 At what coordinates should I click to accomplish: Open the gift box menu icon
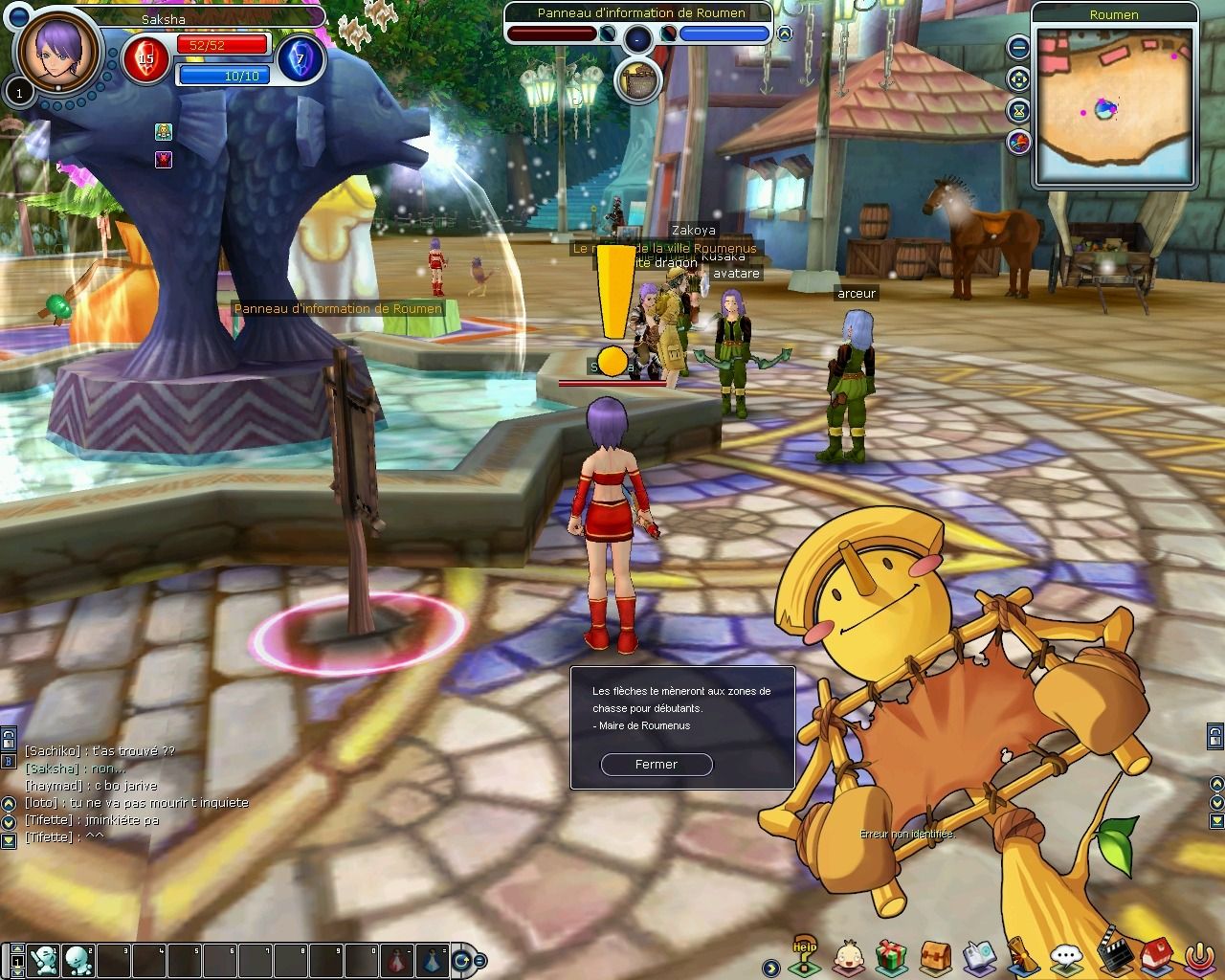pyautogui.click(x=892, y=955)
